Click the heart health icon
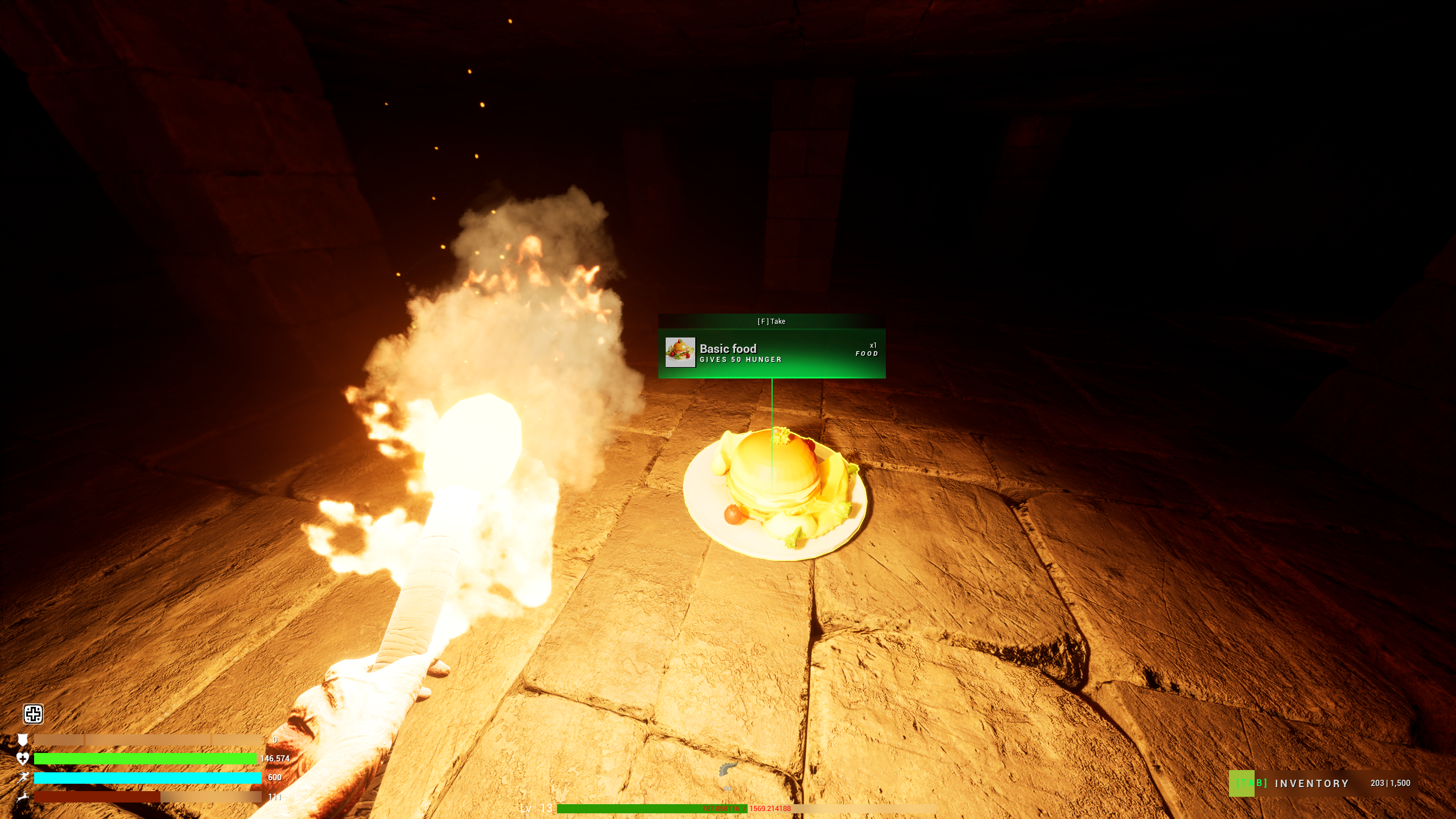Screen dimensions: 1456x819 coord(23,758)
